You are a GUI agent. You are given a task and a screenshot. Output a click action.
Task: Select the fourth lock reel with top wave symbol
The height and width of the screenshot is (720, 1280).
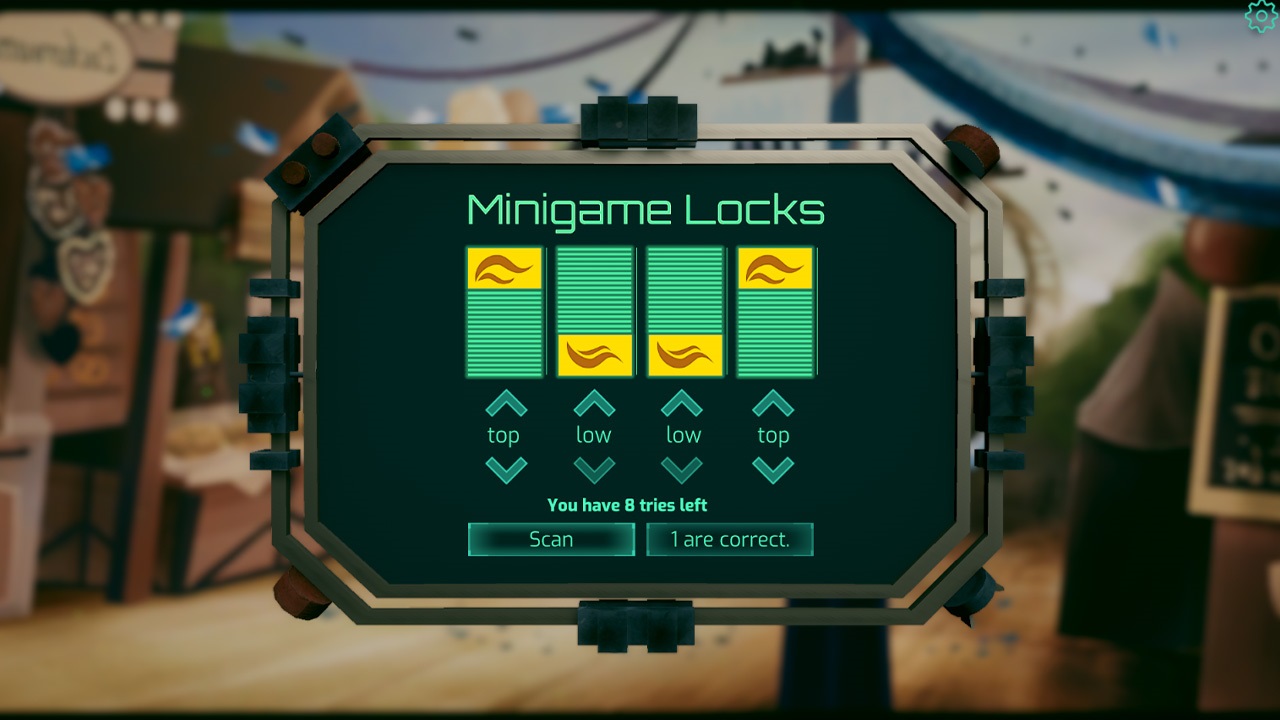(x=773, y=311)
